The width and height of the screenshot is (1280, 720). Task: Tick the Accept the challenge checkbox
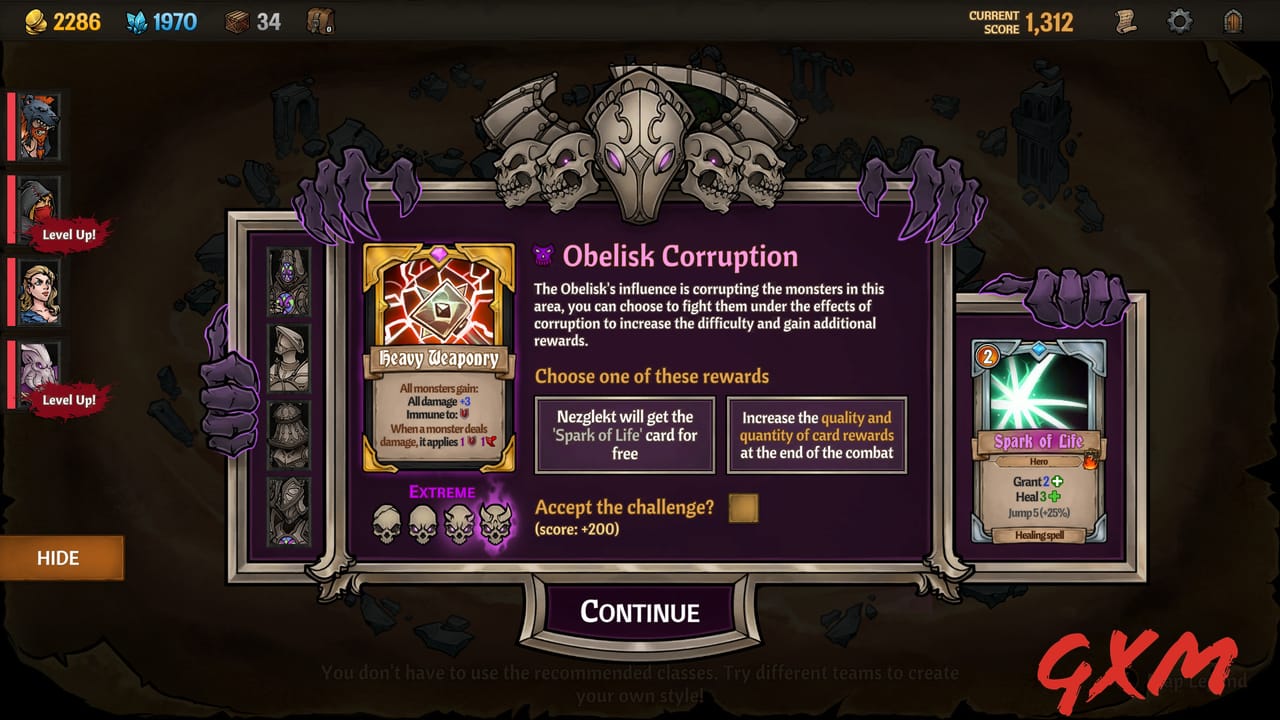coord(744,508)
